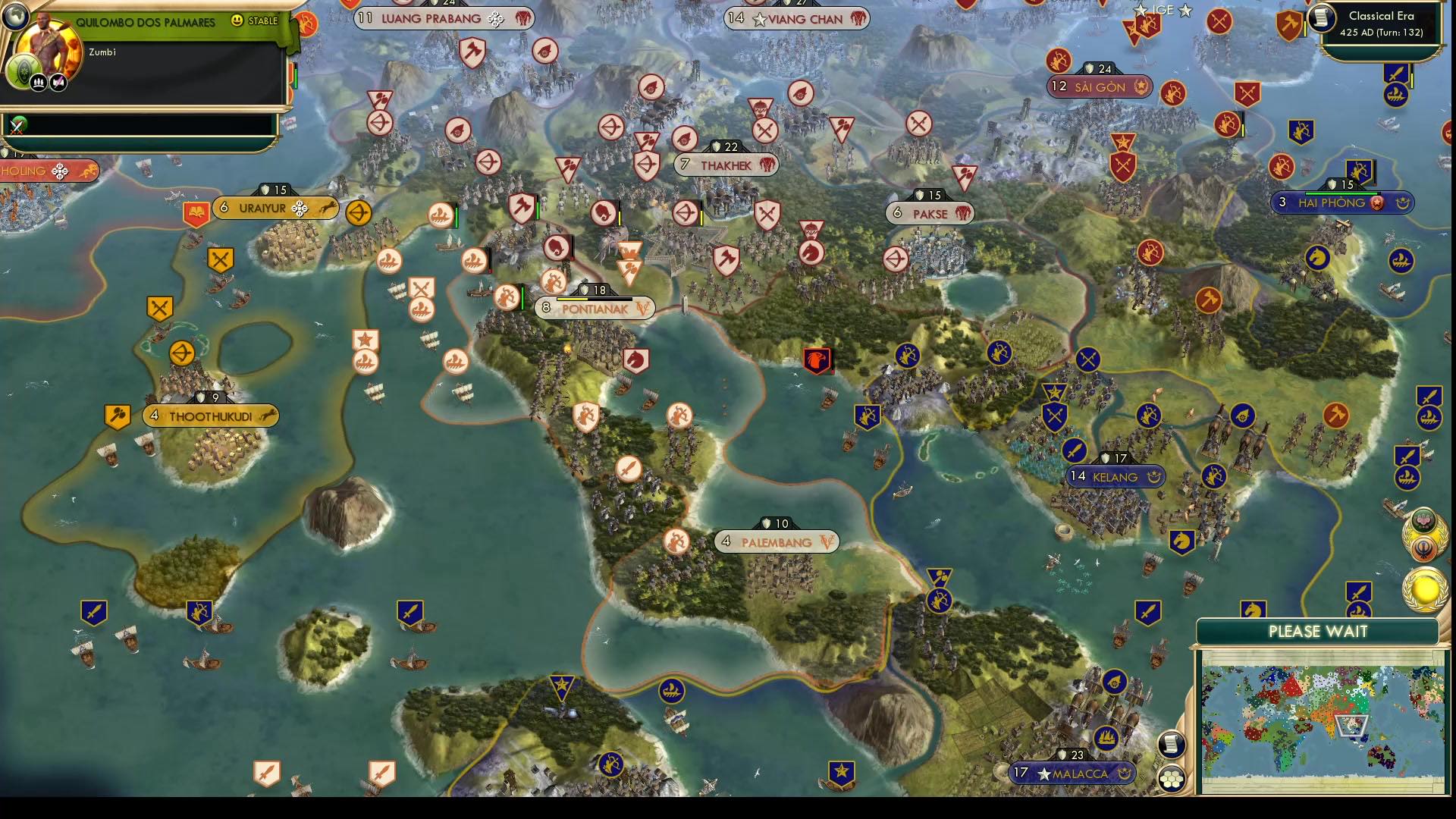Click the crescent connection icon on Malacca's banner

(1125, 775)
